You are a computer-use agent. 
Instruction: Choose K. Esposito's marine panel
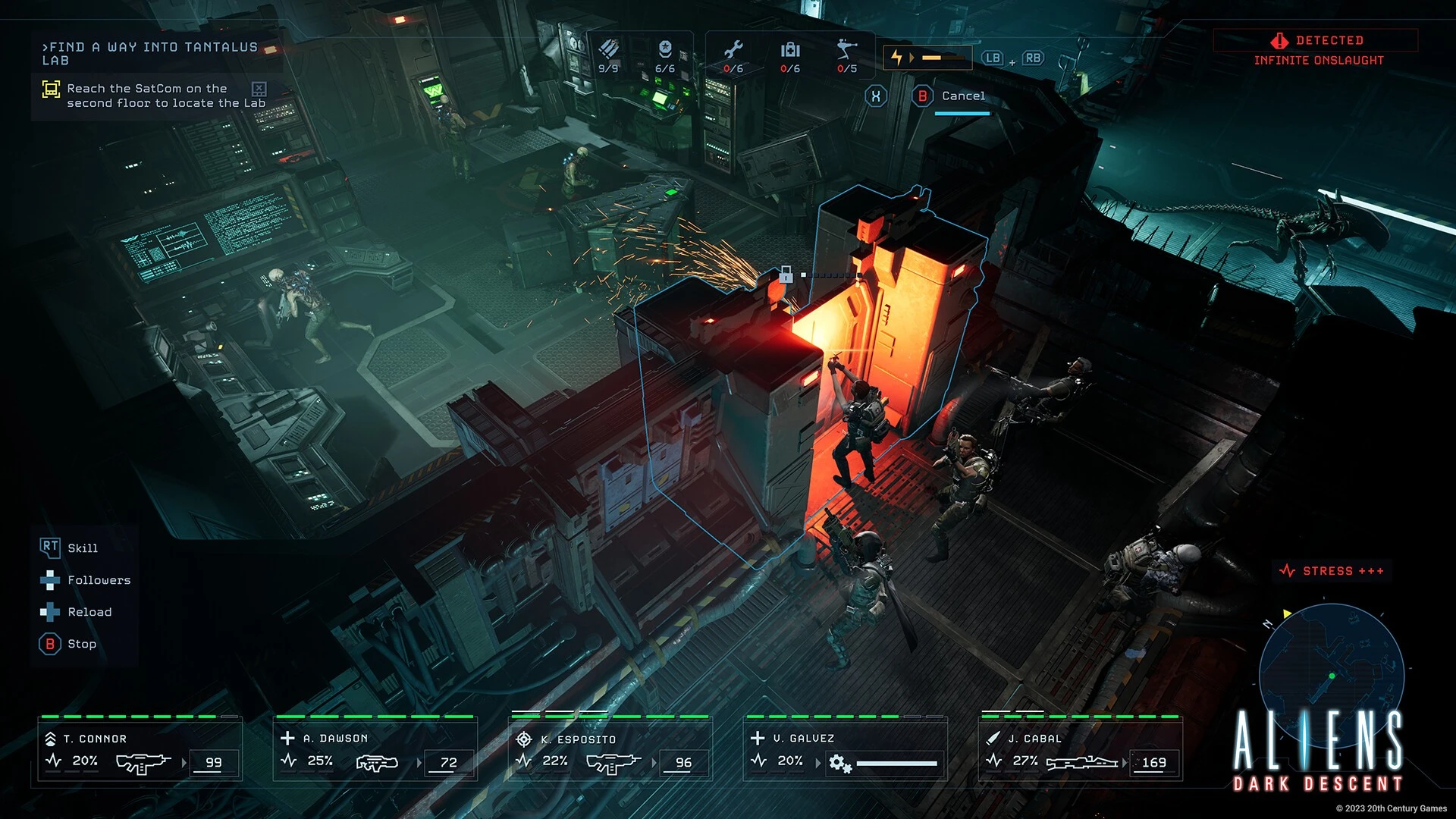(x=610, y=750)
